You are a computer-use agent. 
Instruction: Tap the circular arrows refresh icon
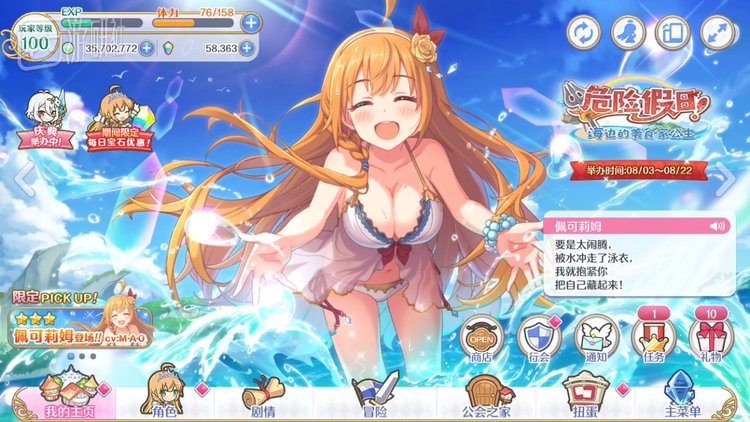tap(581, 32)
